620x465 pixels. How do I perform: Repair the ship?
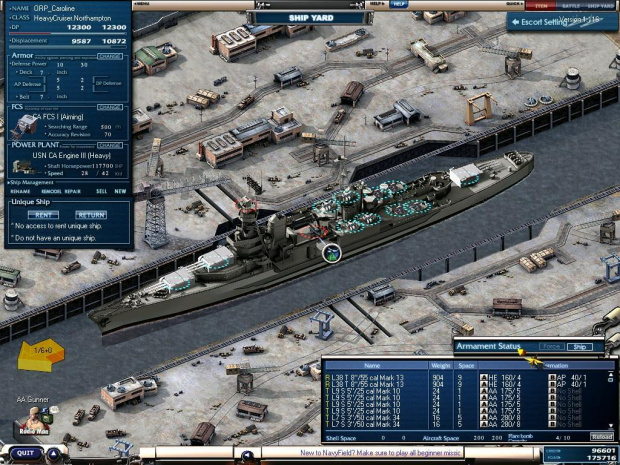click(73, 191)
